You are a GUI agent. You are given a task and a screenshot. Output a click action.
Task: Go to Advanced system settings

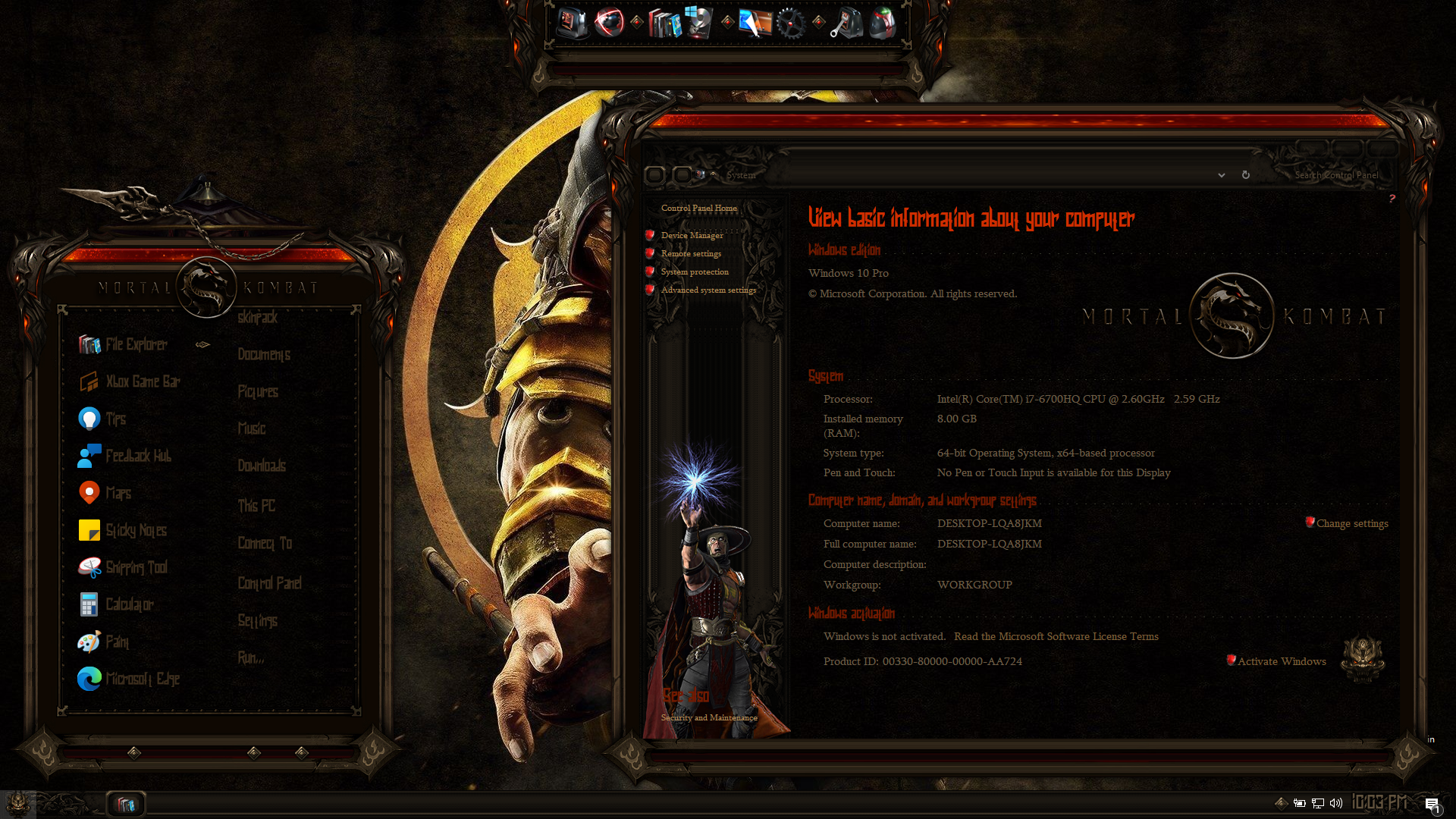[x=708, y=290]
